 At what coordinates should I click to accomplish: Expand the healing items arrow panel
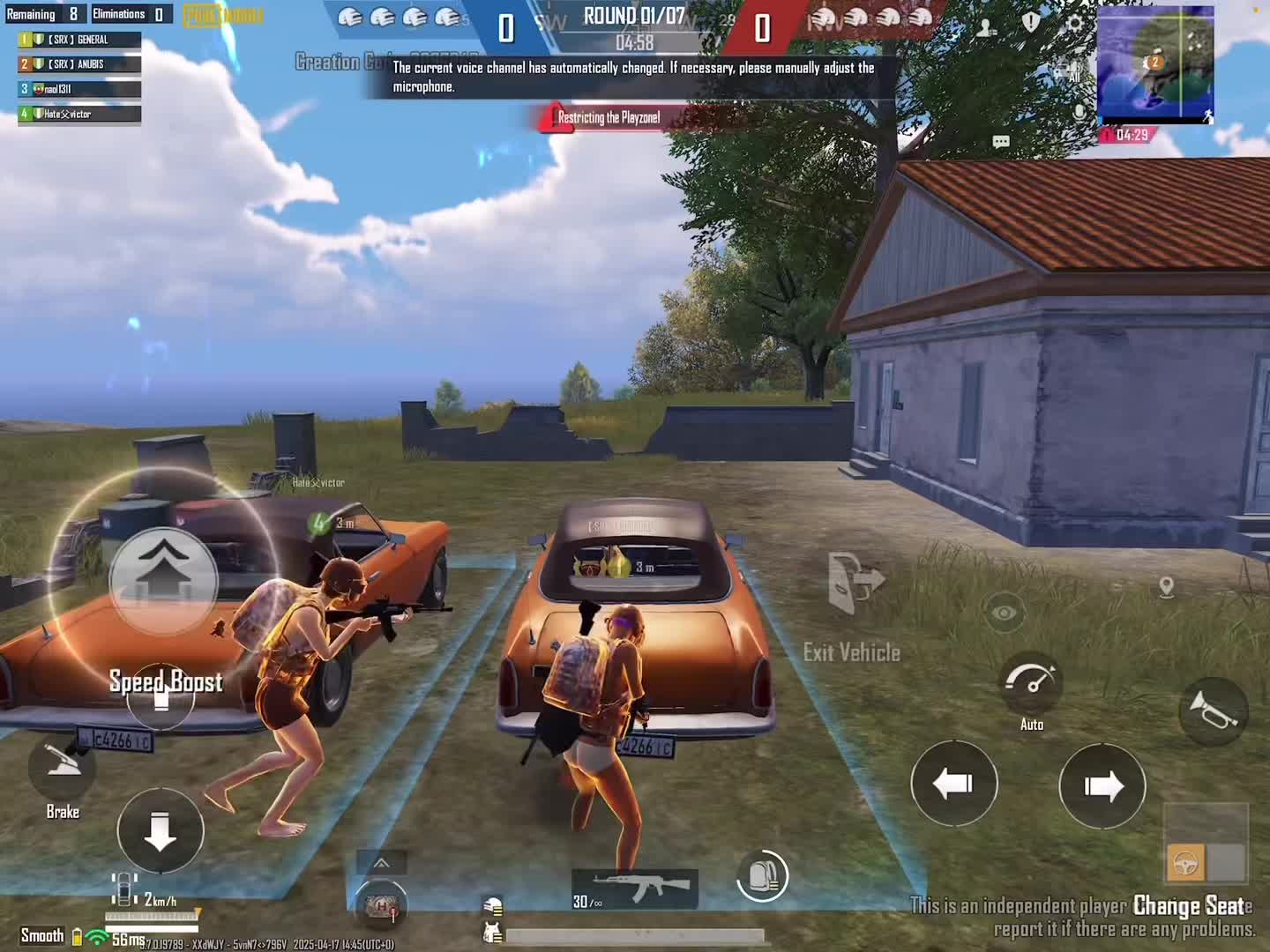(381, 863)
